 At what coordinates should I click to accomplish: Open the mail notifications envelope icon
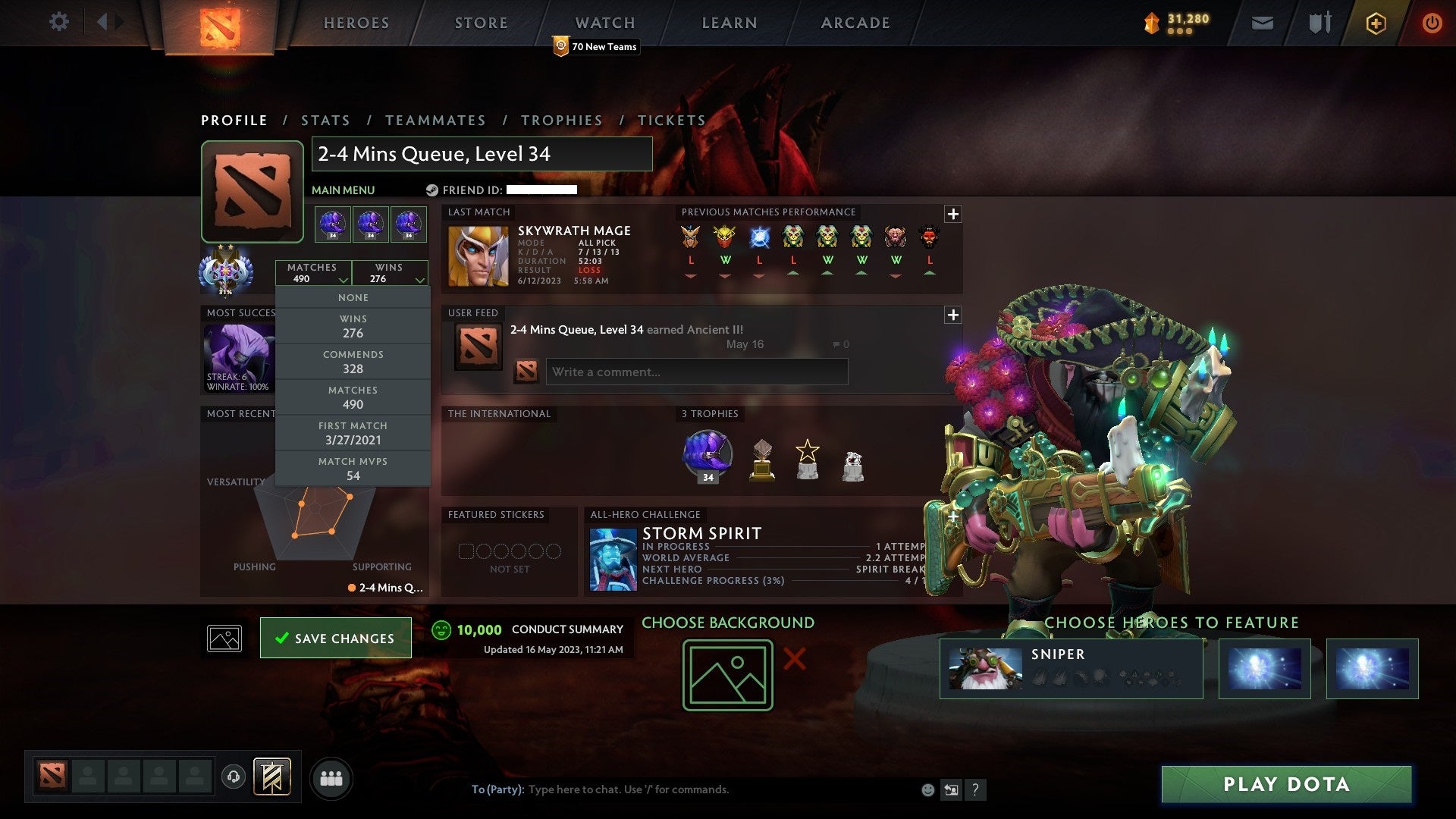[x=1263, y=23]
